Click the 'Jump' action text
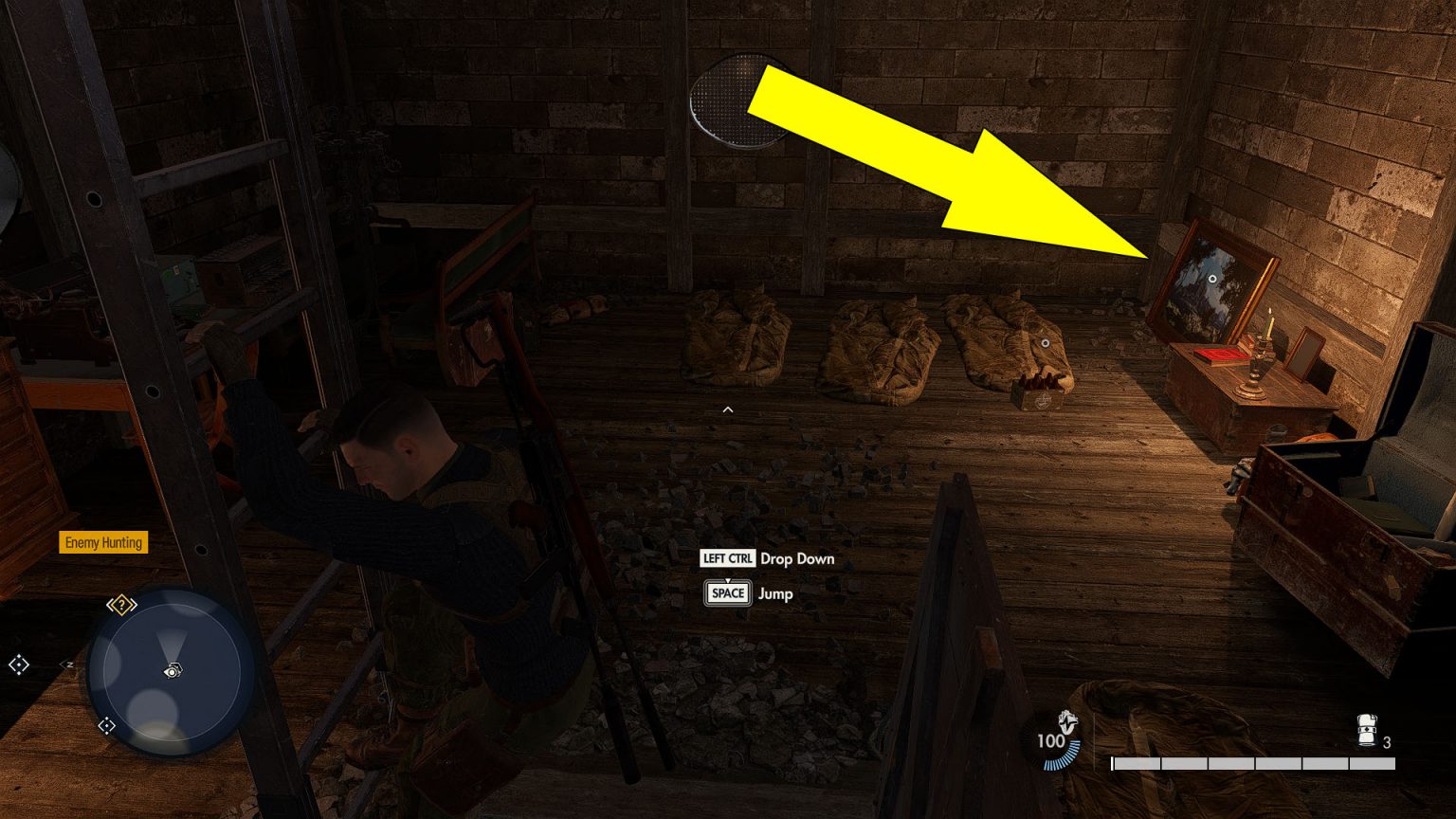The width and height of the screenshot is (1456, 819). pos(776,594)
